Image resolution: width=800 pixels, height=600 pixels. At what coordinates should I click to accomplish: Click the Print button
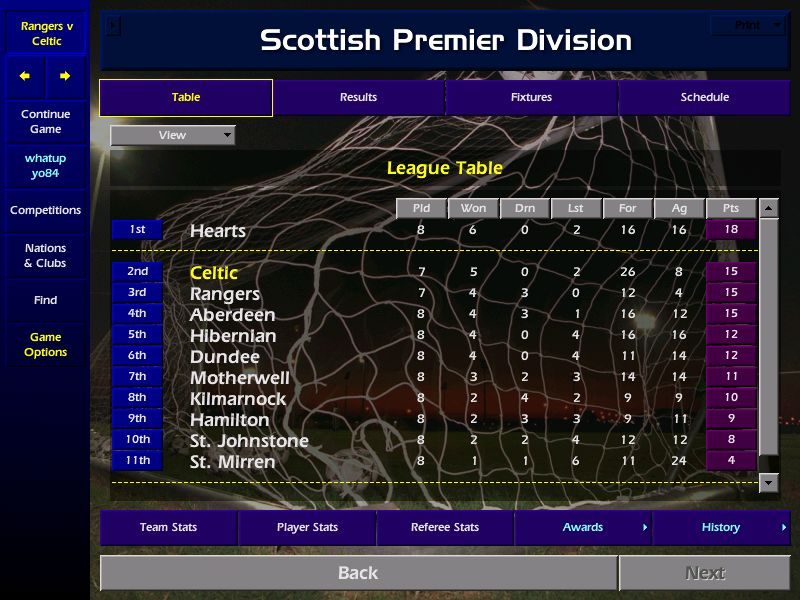click(x=748, y=25)
